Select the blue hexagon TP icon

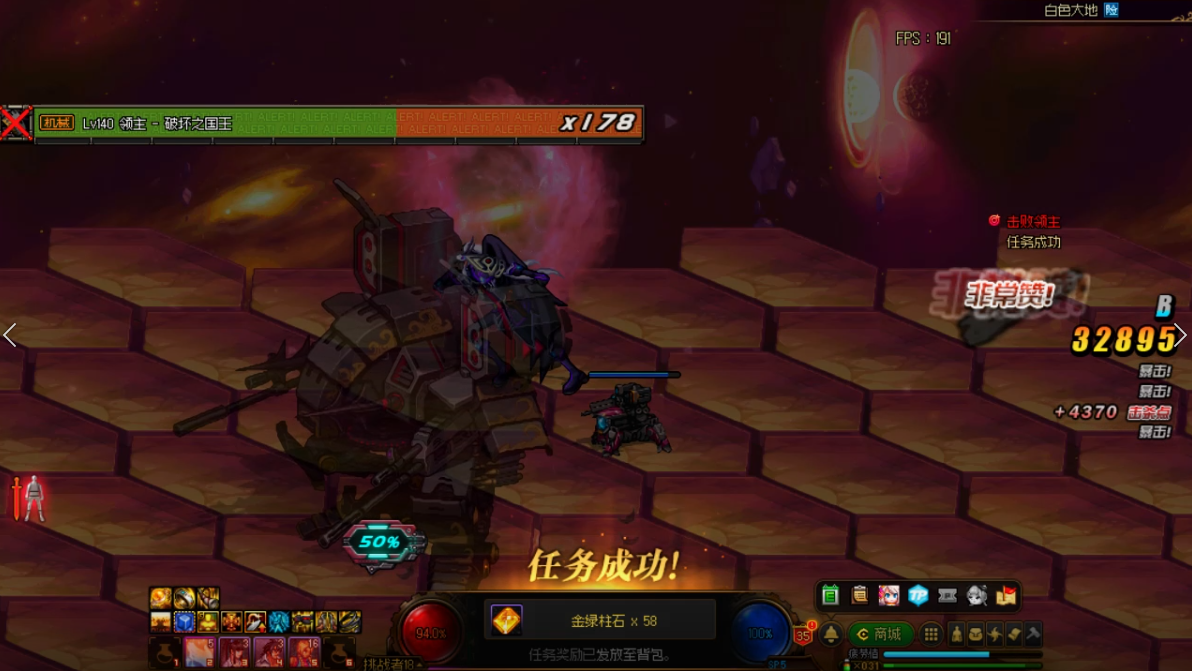(x=918, y=596)
